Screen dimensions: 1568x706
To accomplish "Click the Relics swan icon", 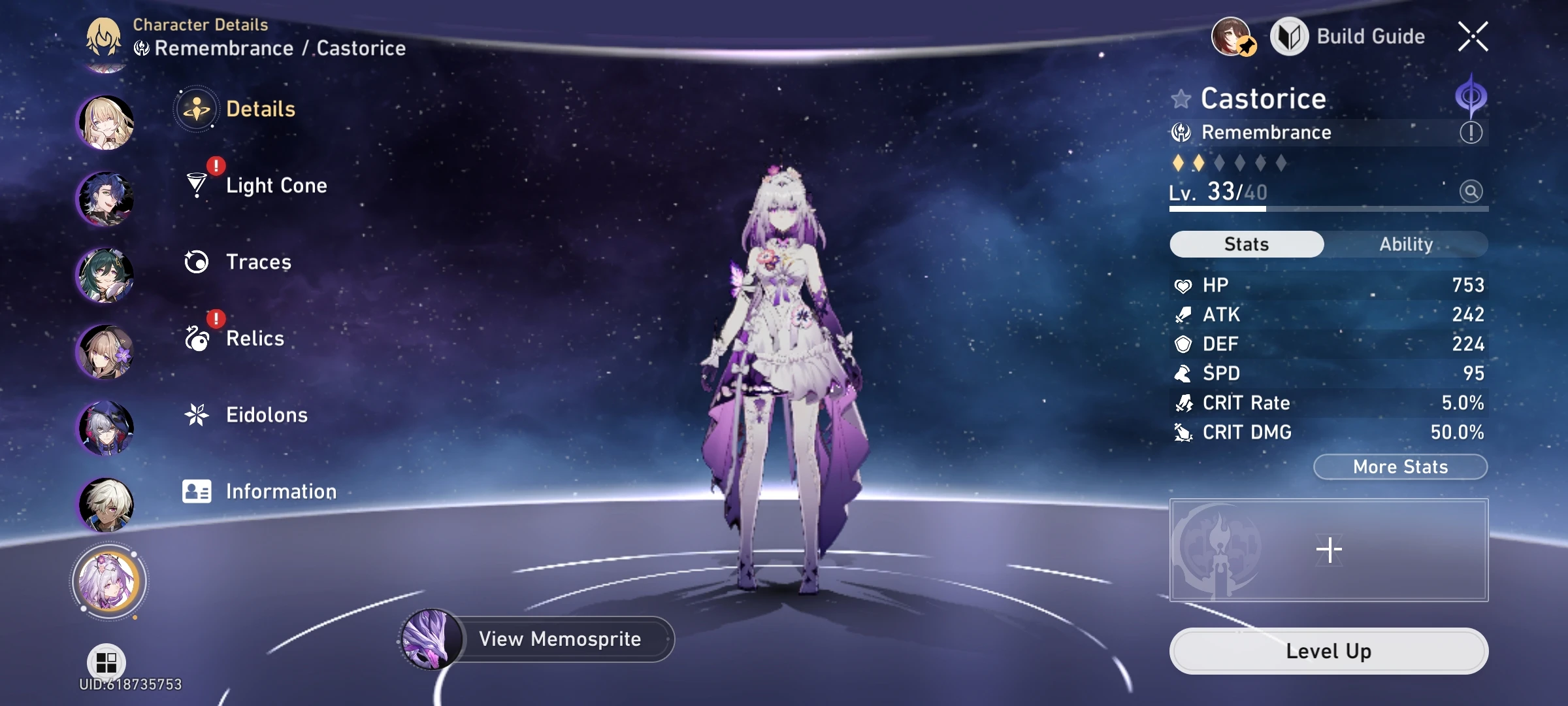I will pos(195,338).
